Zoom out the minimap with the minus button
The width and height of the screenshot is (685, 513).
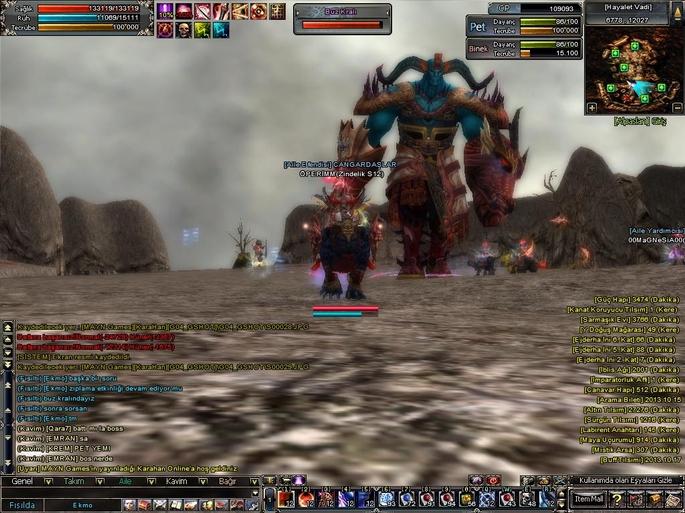click(x=677, y=107)
